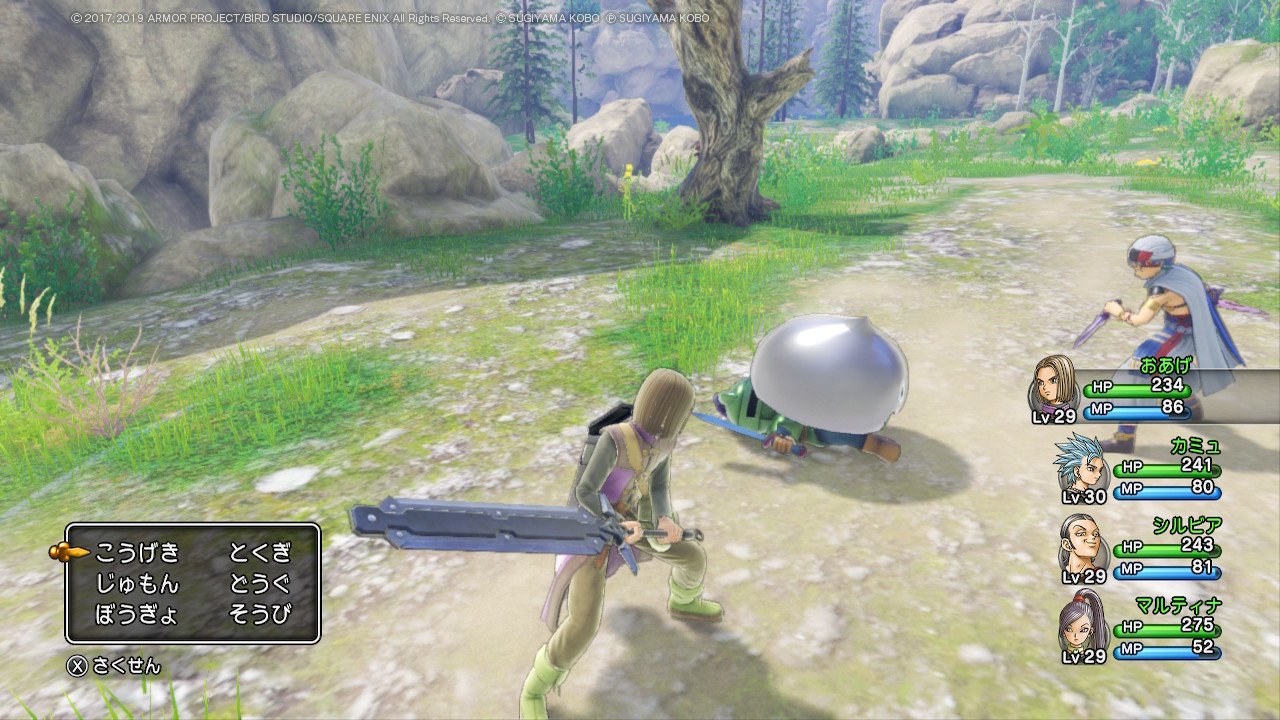Pick the ぼうぎょ defend command
Image resolution: width=1280 pixels, height=720 pixels.
(137, 614)
